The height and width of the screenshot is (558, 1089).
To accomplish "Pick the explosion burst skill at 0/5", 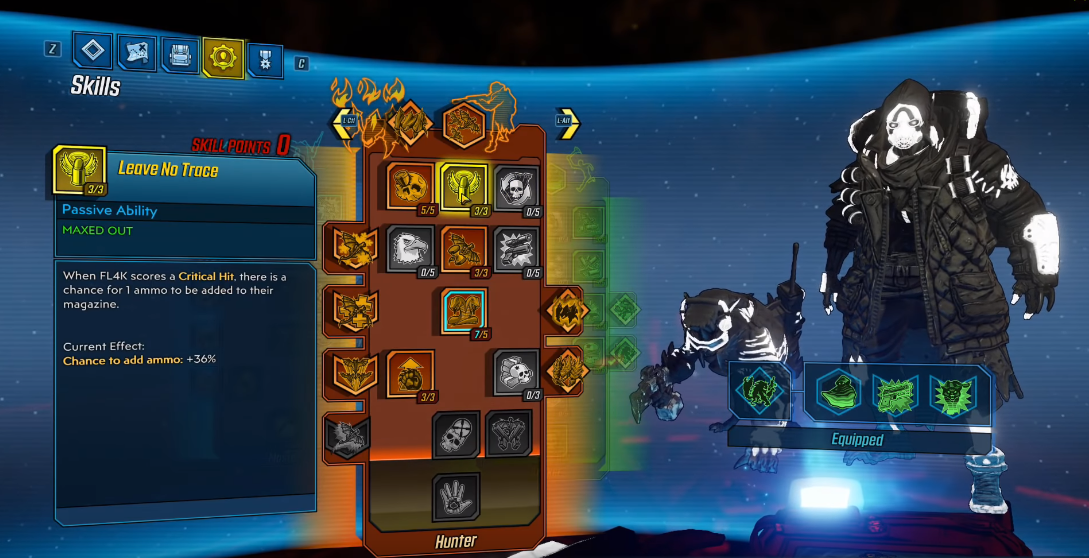I will [517, 249].
